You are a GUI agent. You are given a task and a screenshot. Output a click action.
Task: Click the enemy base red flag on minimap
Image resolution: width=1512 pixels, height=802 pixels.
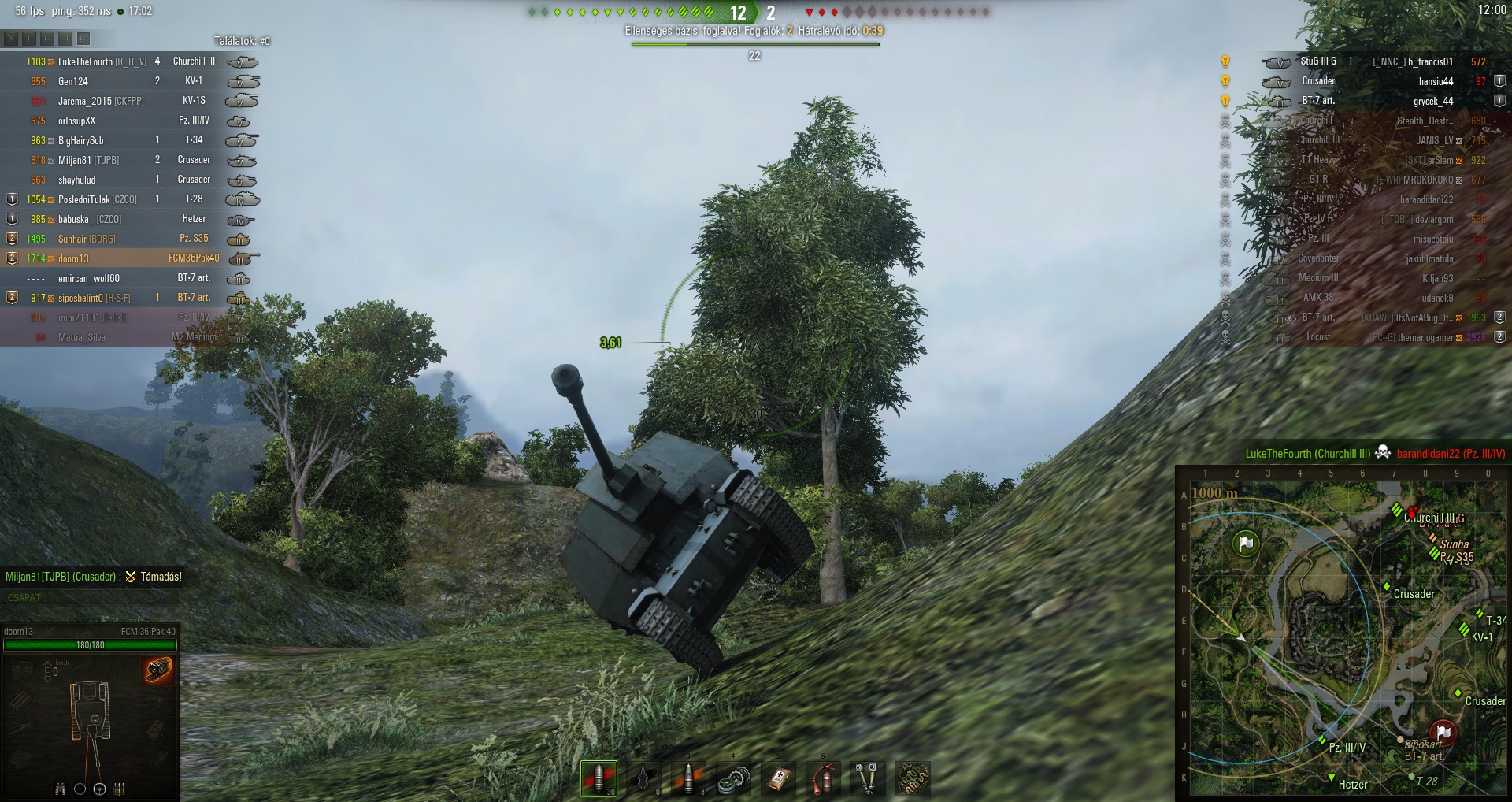point(1443,733)
